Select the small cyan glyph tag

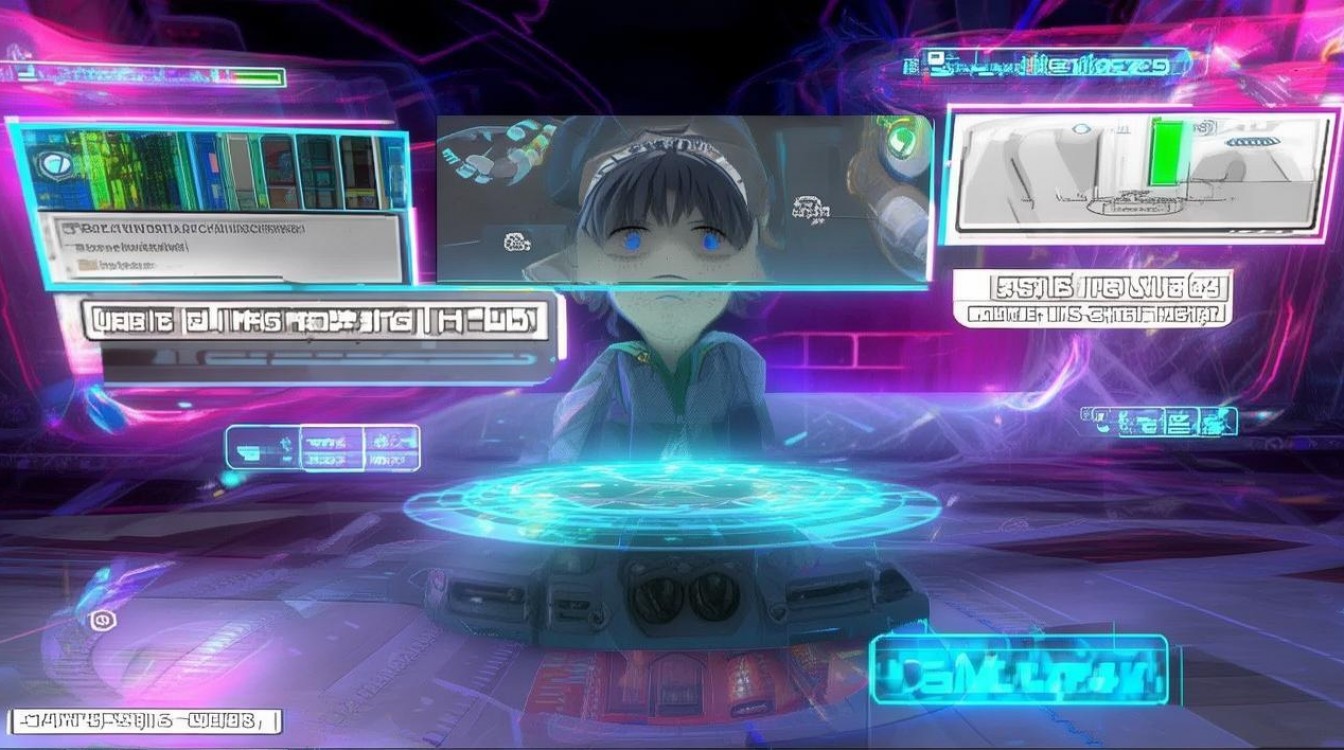[1158, 421]
